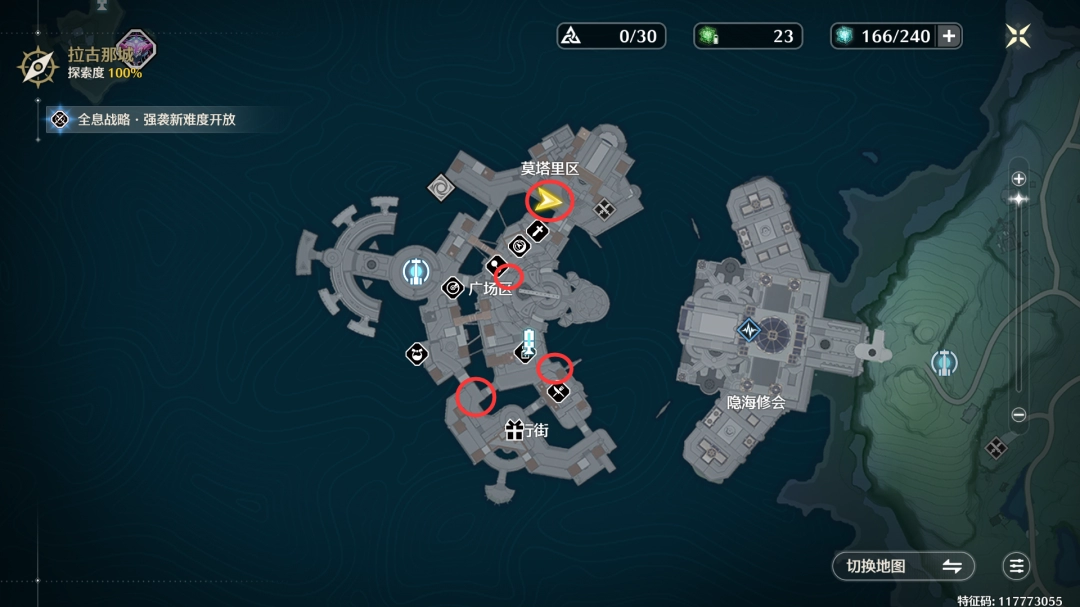
Task: Select the teleport beacon on the green island
Action: (x=944, y=362)
